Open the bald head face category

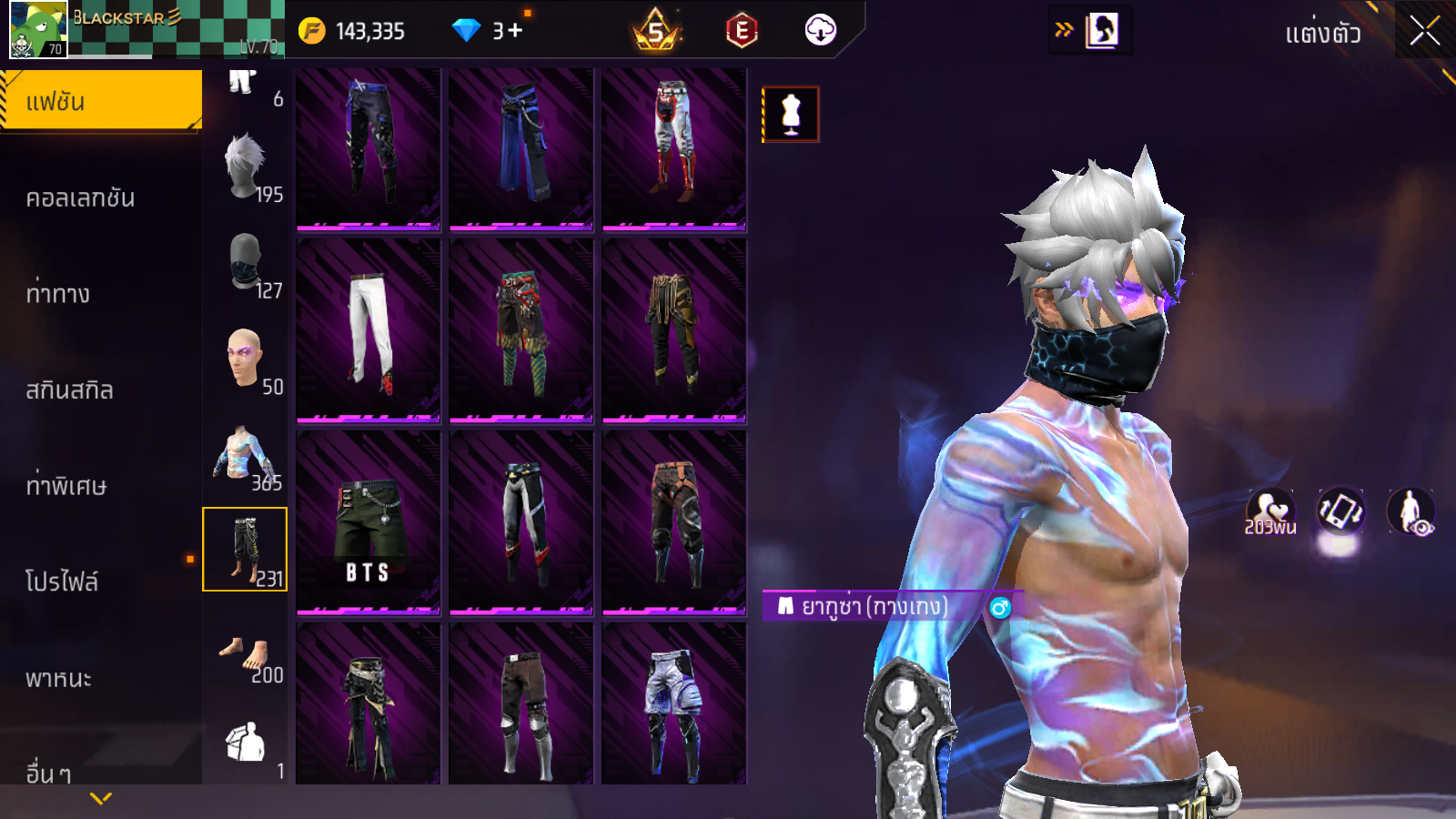click(245, 359)
